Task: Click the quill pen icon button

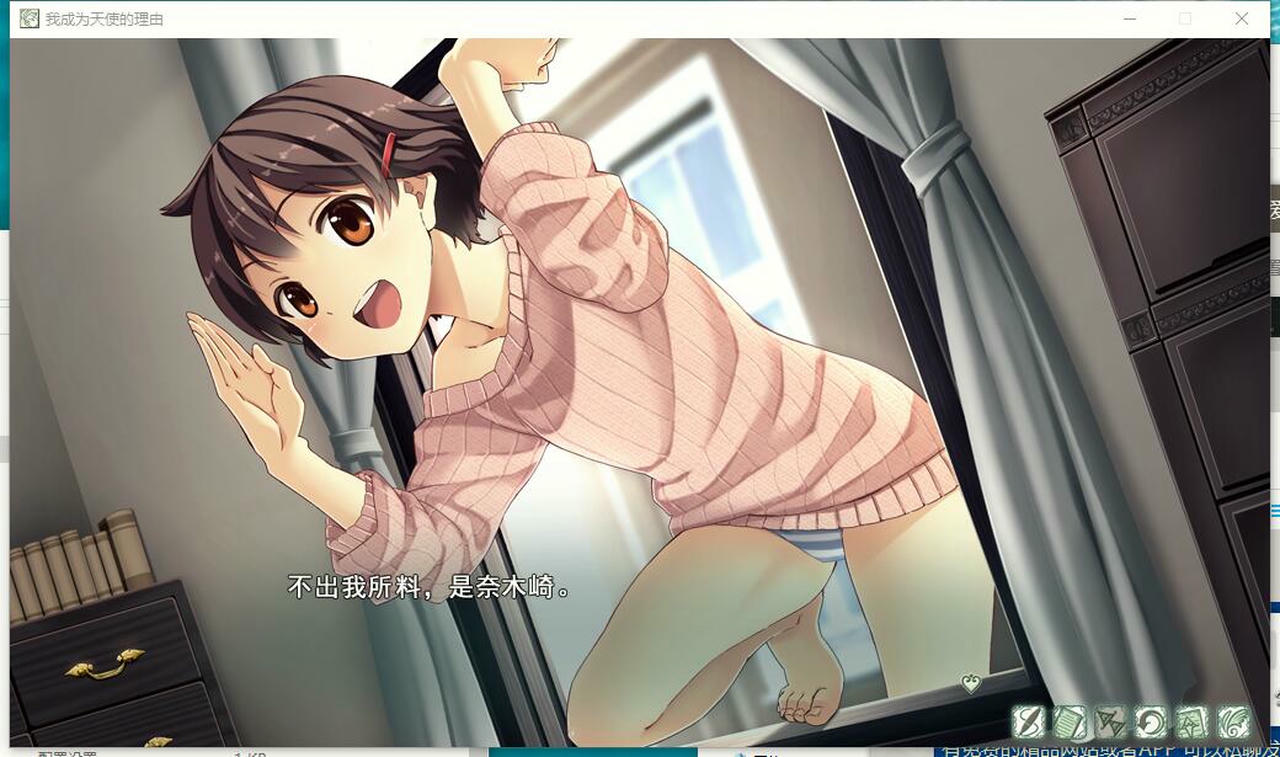Action: click(x=1029, y=721)
